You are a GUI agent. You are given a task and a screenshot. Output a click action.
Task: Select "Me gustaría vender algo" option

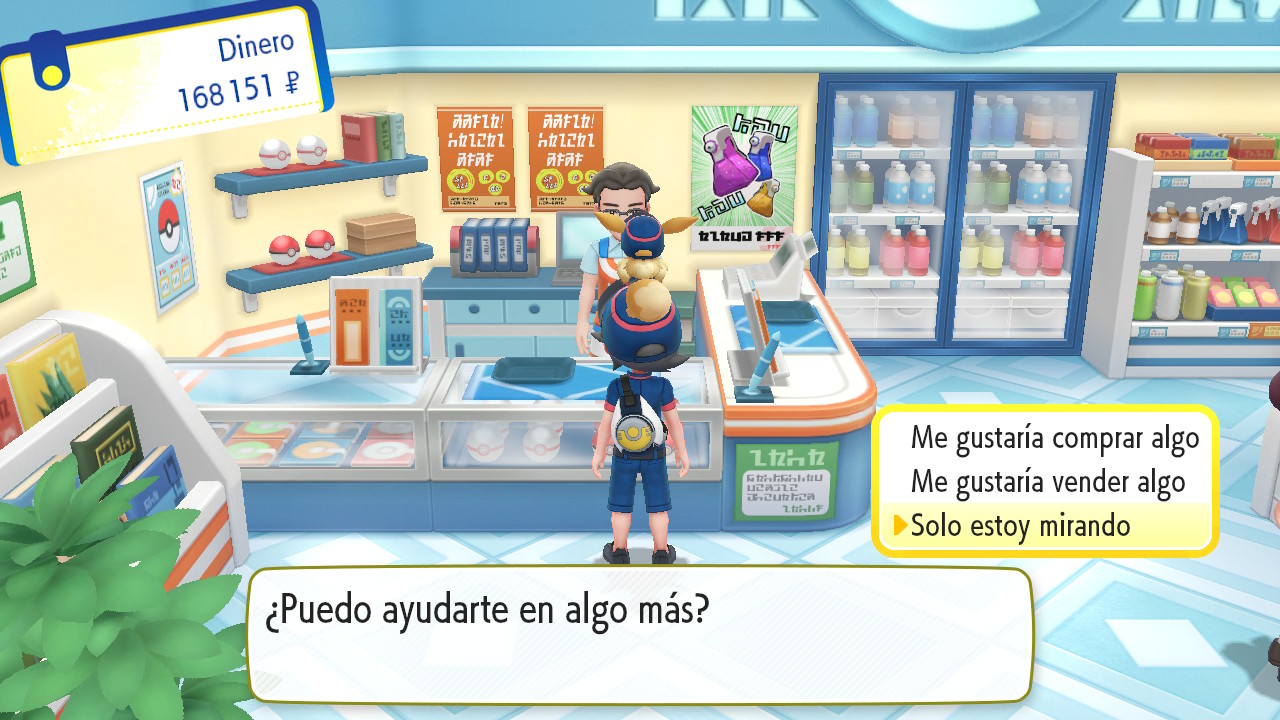[1047, 482]
